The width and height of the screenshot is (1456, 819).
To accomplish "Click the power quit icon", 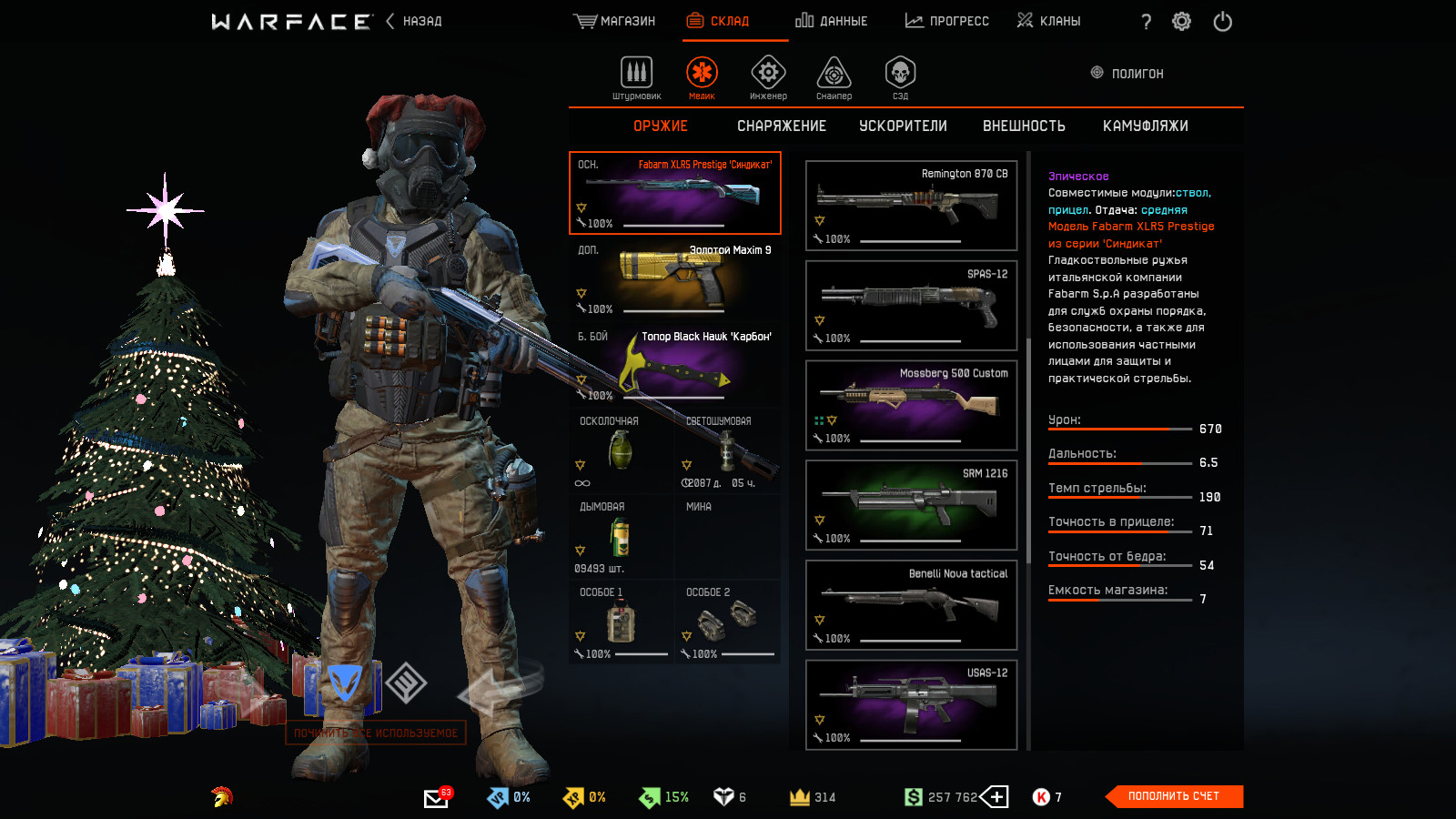I will [1222, 22].
